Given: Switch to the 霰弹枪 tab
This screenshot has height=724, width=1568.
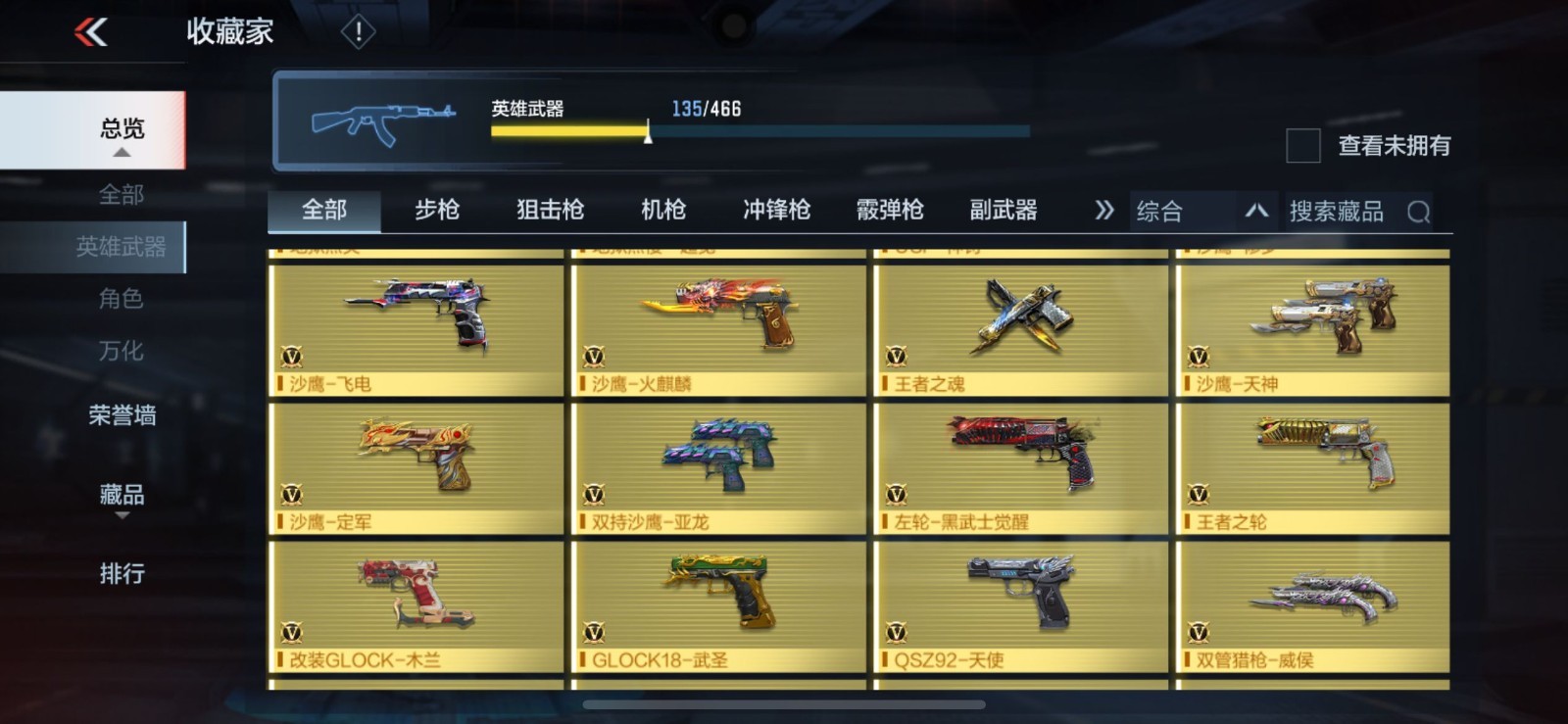Looking at the screenshot, I should [890, 210].
